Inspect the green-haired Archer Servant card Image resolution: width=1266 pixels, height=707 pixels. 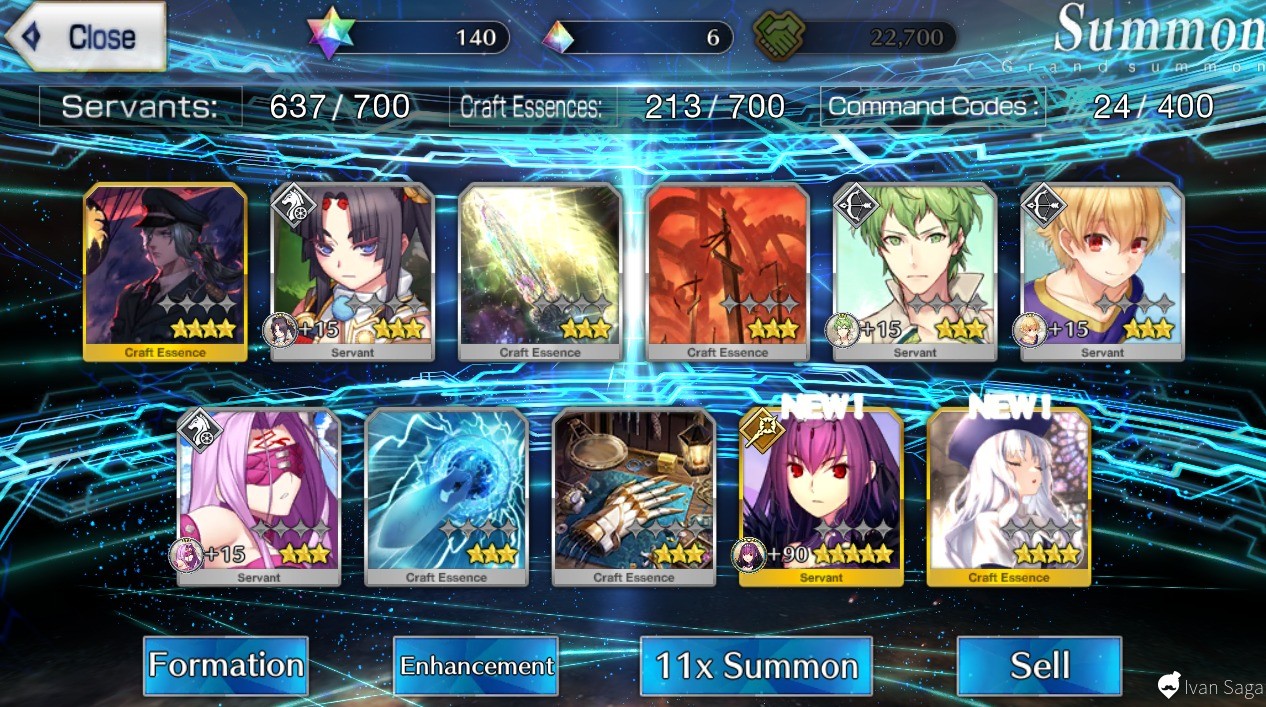coord(915,271)
